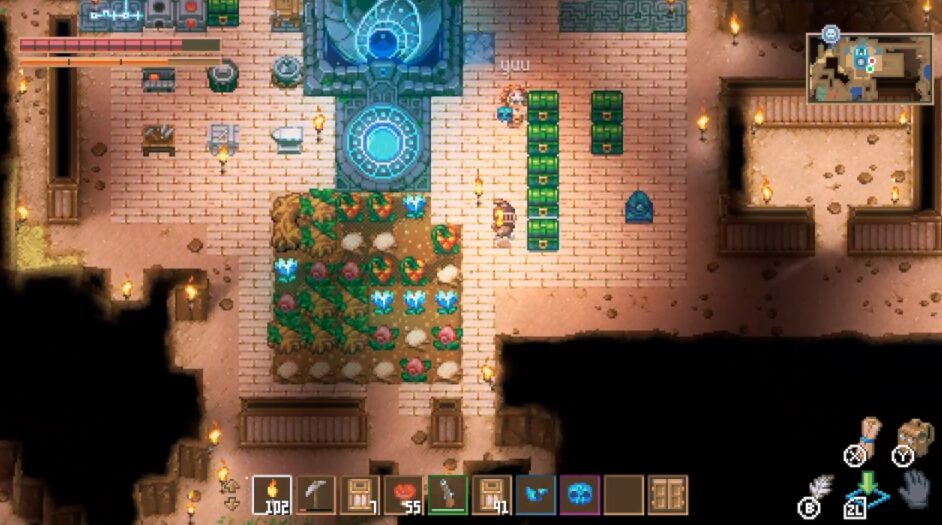Select the pickaxe in the hotbar
The width and height of the screenshot is (942, 525).
(x=316, y=494)
